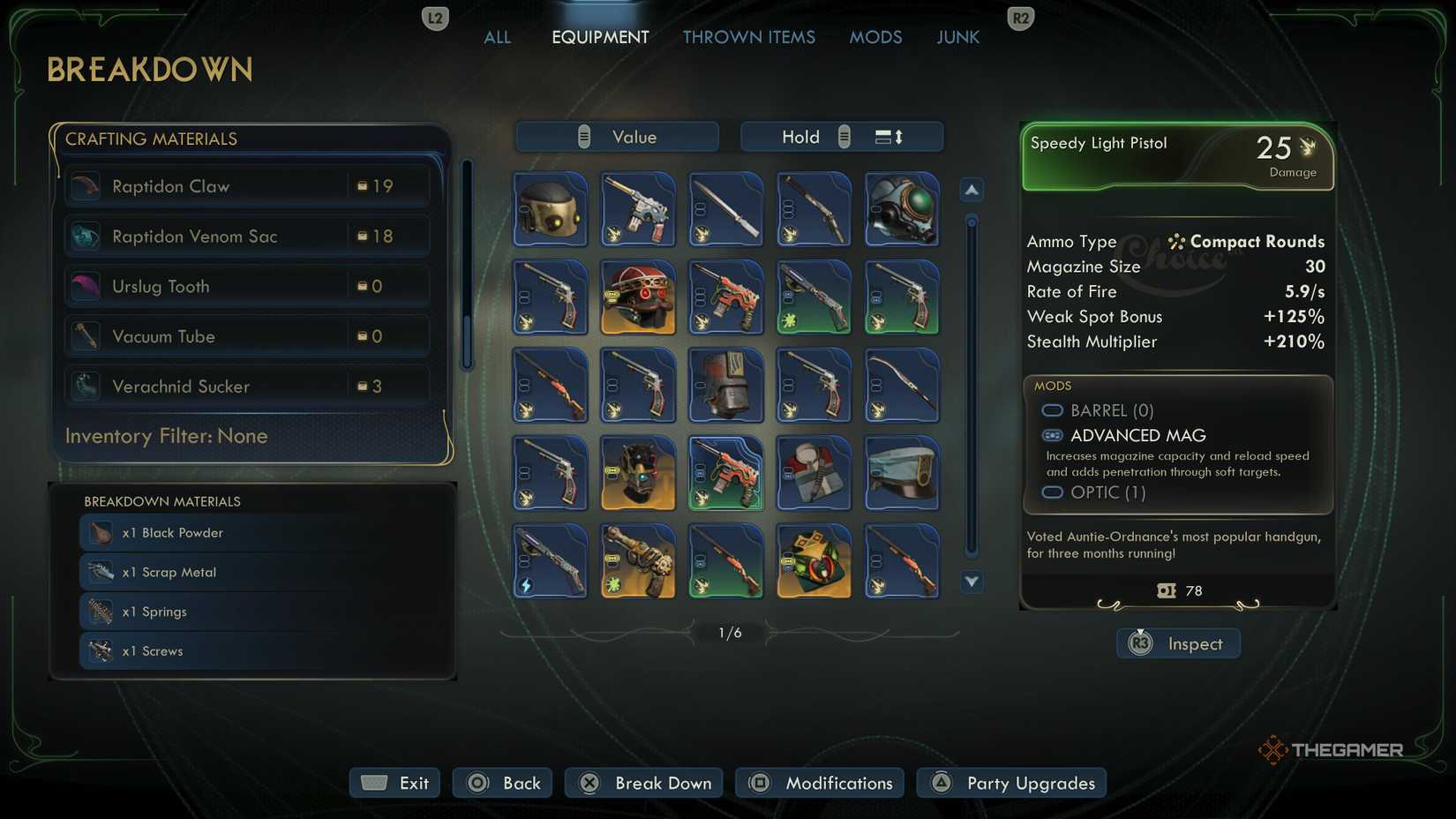Viewport: 1456px width, 819px height.
Task: Toggle sorting by Value
Action: pos(616,137)
